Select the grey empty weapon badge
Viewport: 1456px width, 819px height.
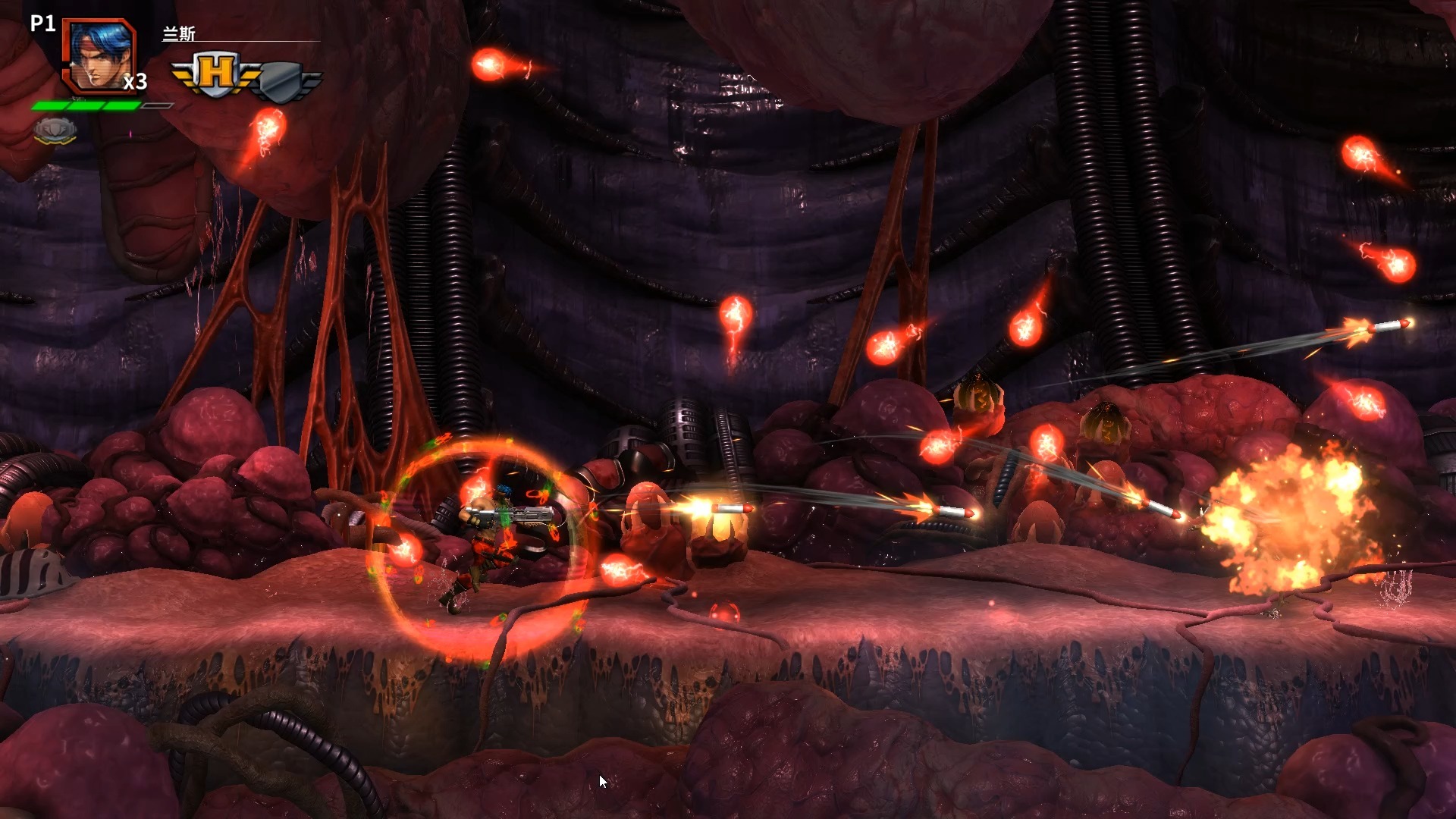pos(286,80)
